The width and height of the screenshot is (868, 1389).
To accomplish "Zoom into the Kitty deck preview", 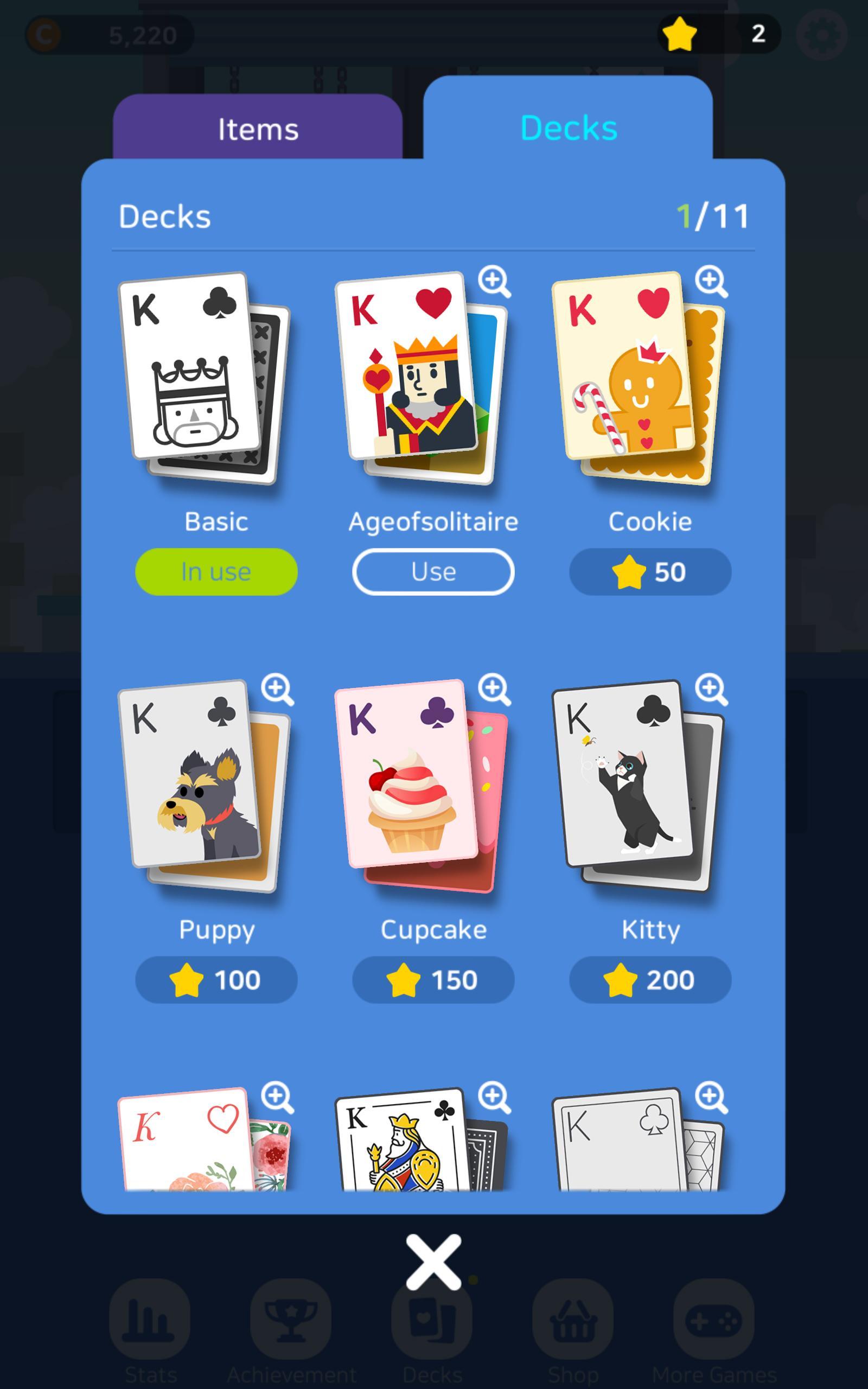I will 712,690.
